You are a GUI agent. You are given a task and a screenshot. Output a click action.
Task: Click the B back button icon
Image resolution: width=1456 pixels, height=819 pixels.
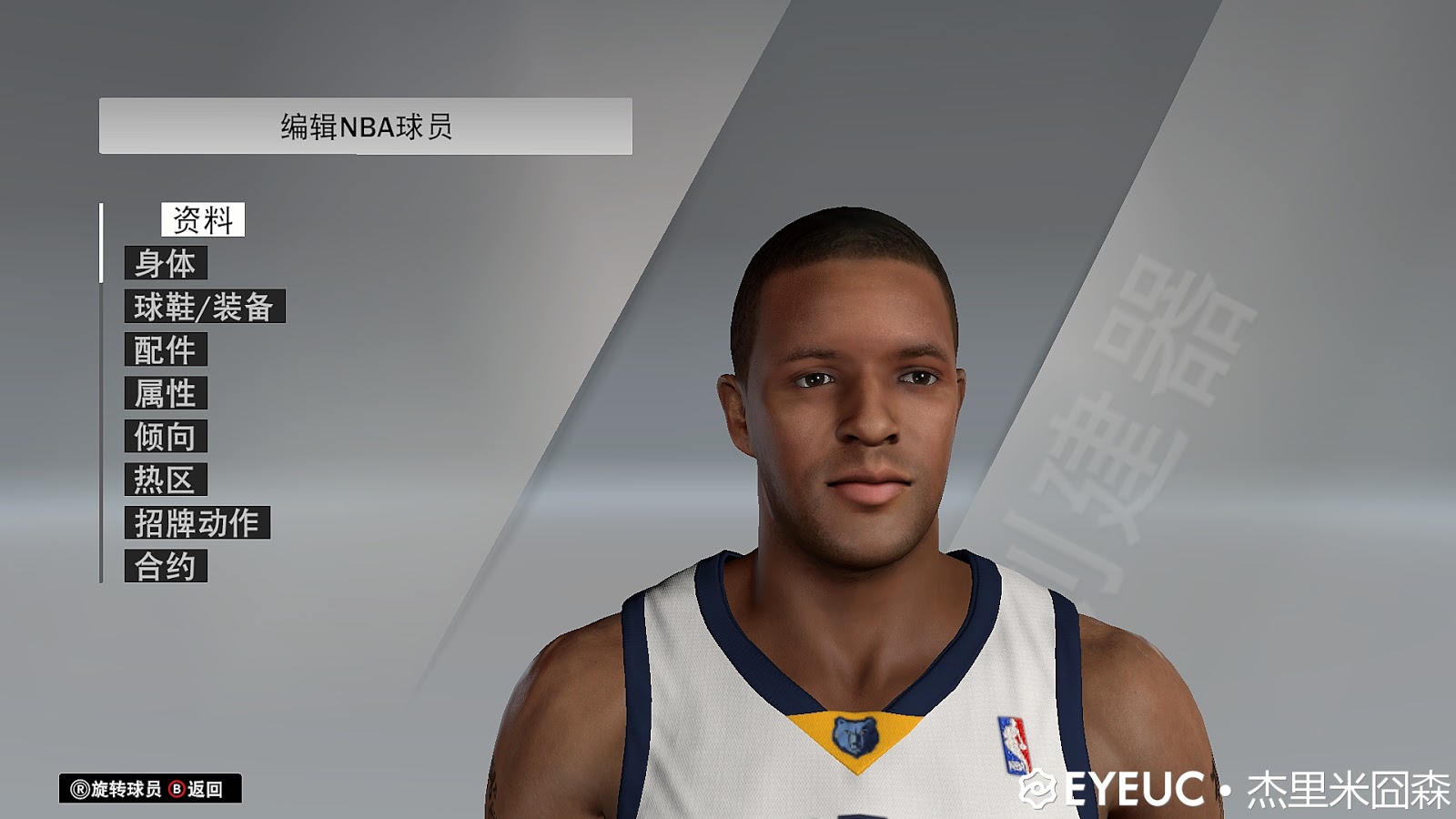coord(176,787)
